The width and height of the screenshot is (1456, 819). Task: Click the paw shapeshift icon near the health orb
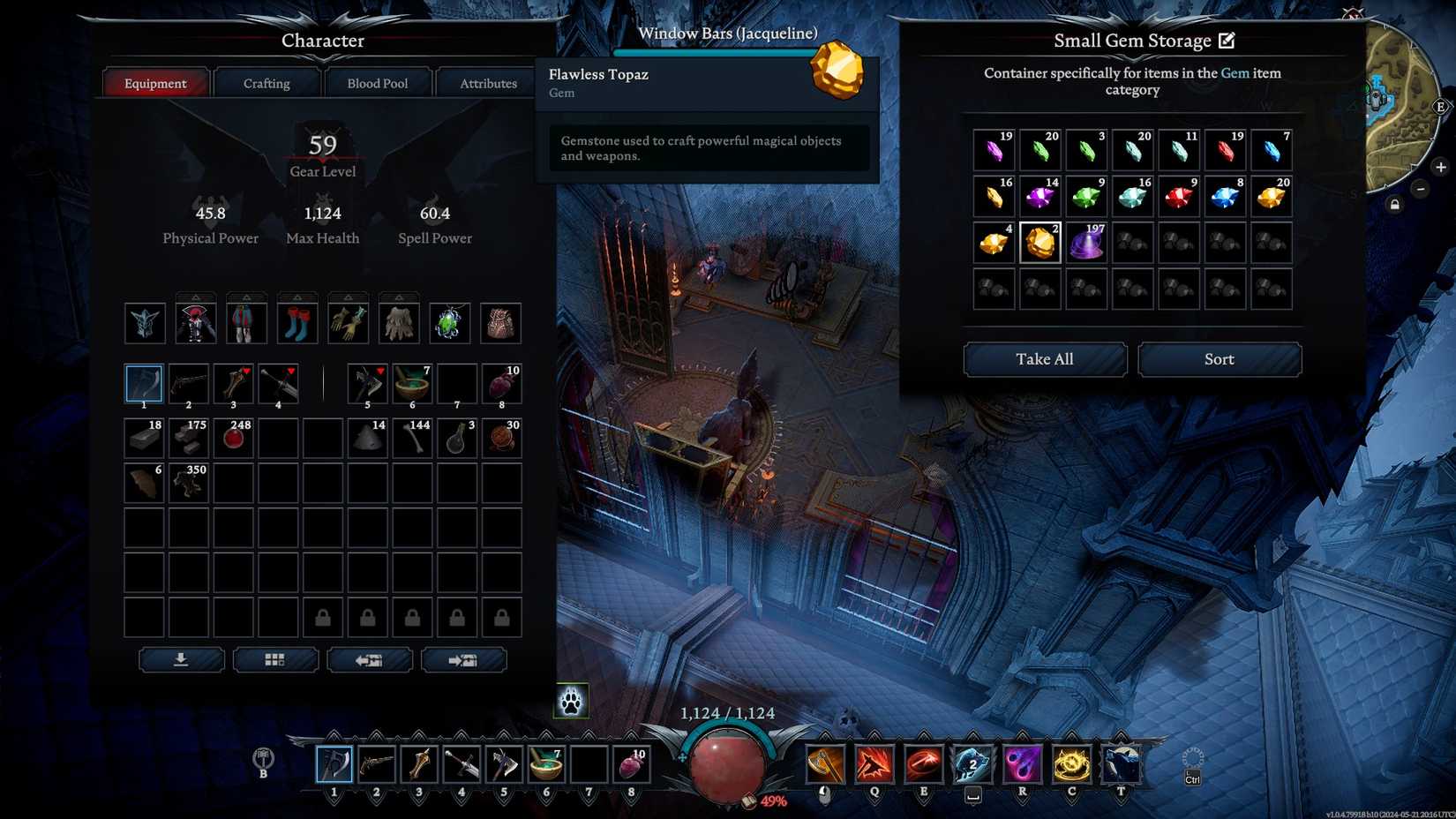tap(570, 700)
